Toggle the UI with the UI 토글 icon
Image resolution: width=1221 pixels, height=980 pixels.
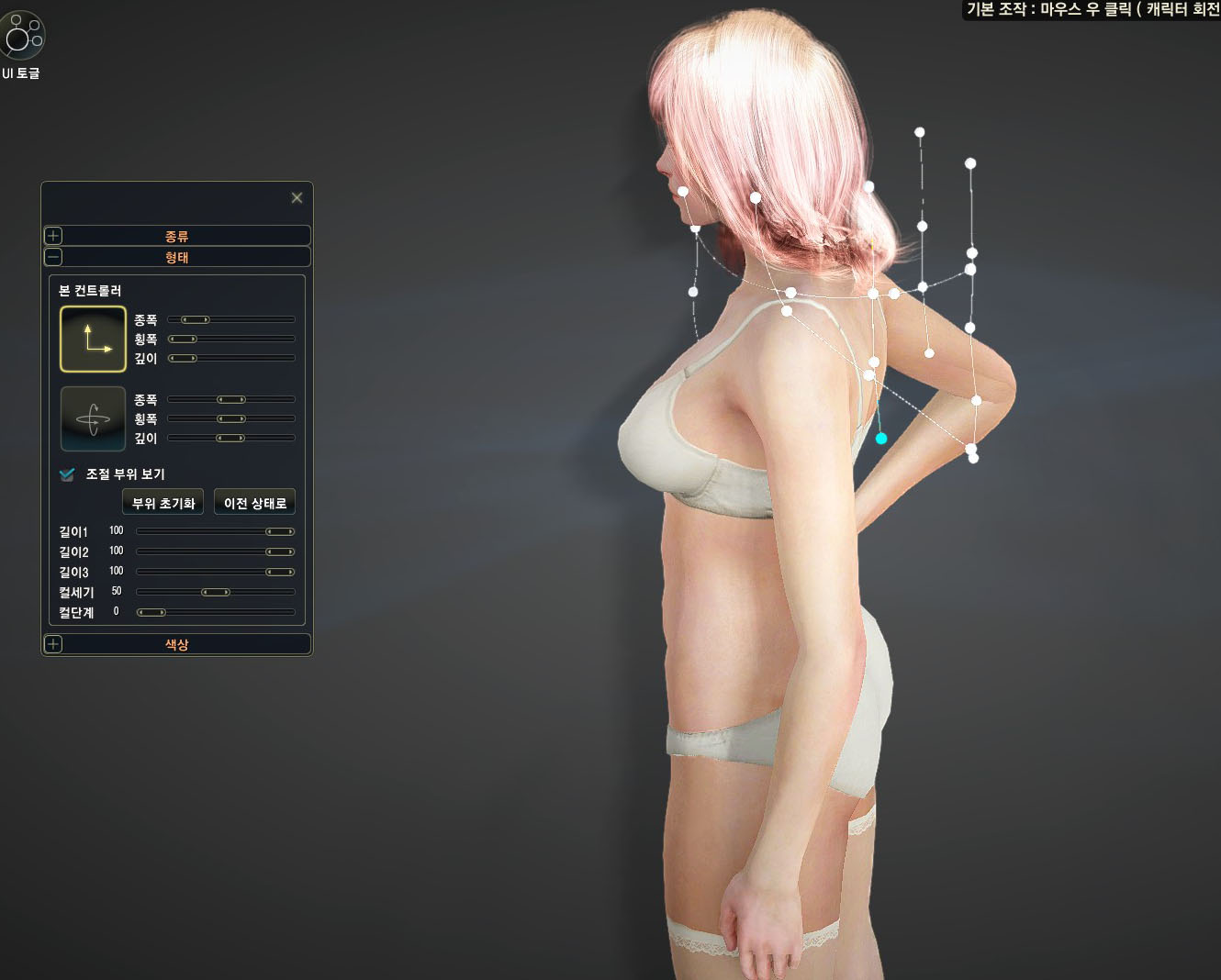[23, 36]
